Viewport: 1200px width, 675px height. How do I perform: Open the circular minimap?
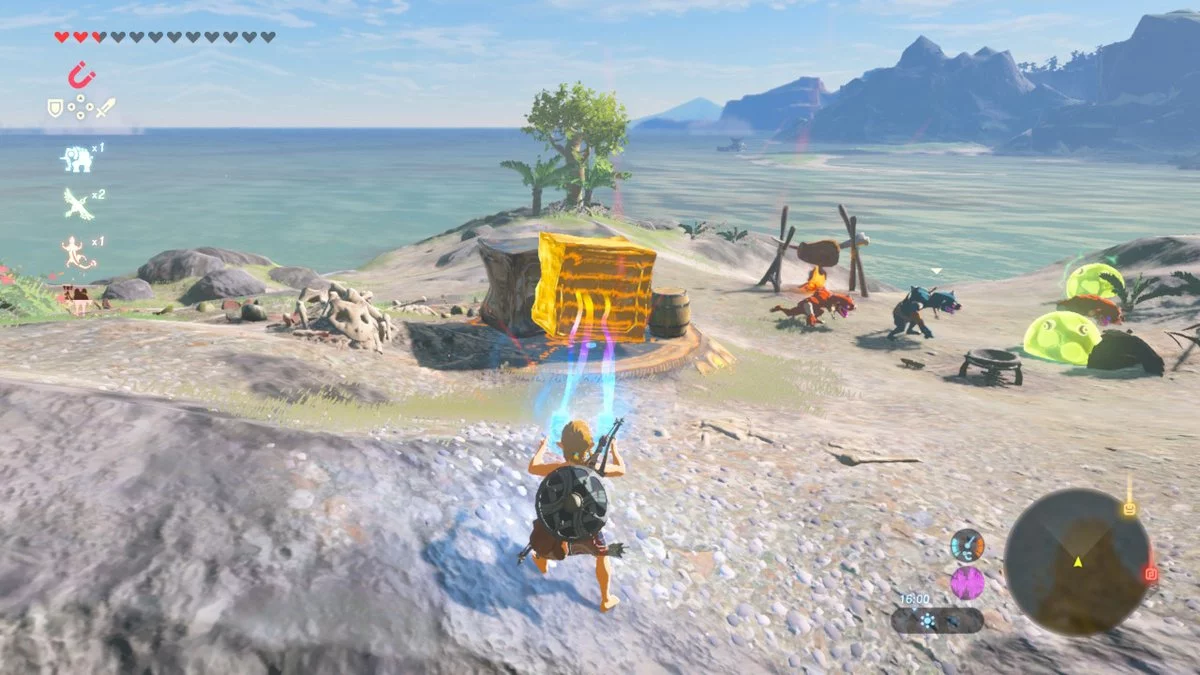click(x=1077, y=561)
